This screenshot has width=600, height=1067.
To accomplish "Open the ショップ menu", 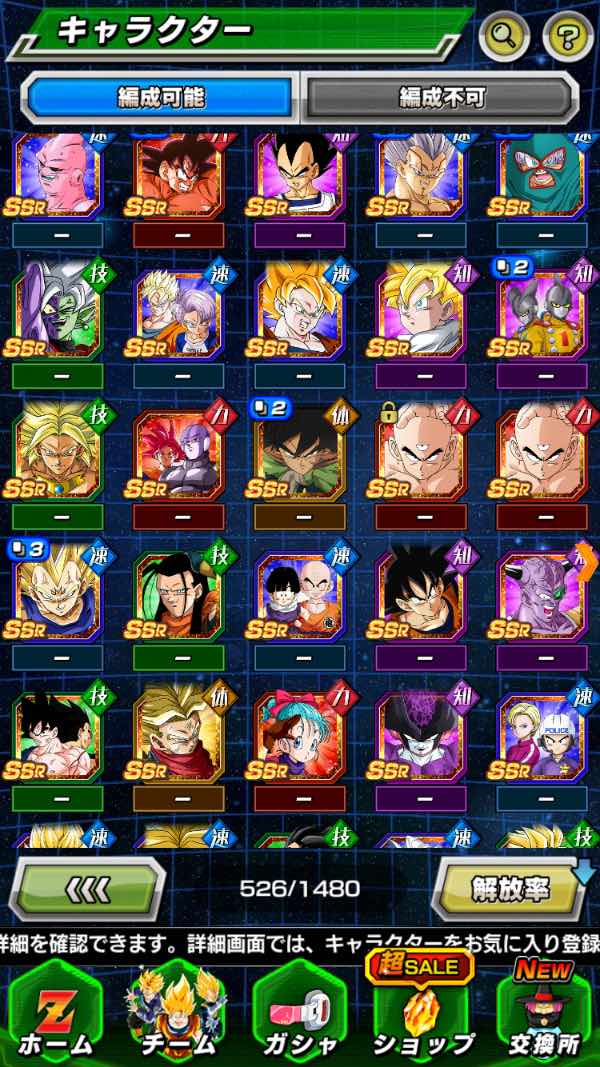I will (x=421, y=1010).
